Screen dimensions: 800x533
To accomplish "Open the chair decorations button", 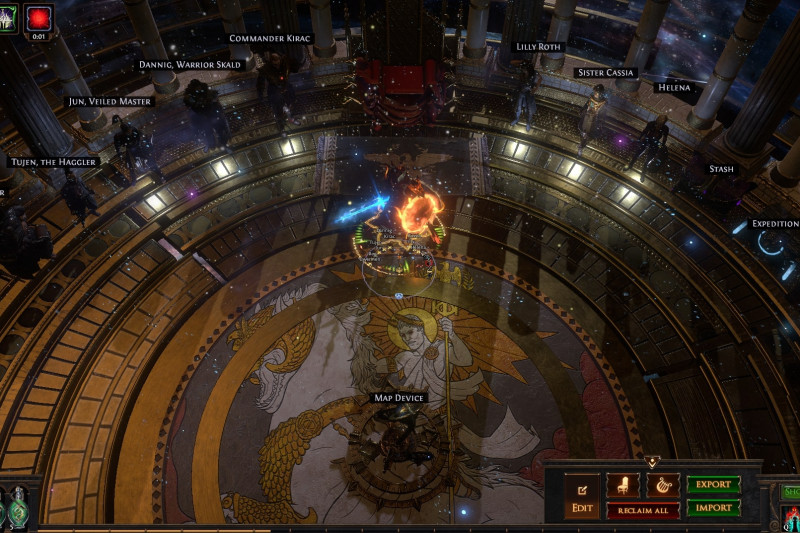I will (x=623, y=485).
